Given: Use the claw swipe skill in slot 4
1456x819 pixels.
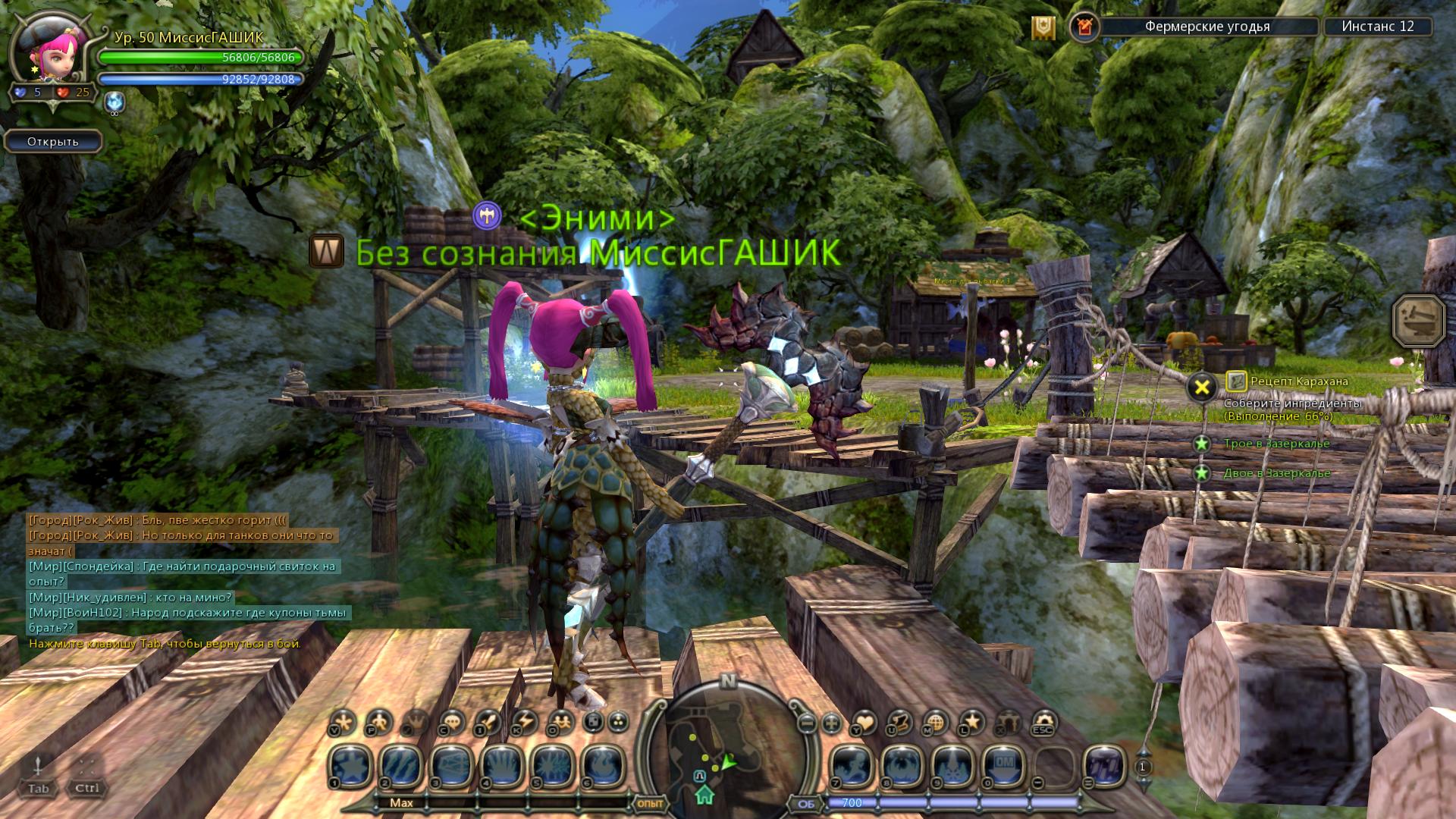Looking at the screenshot, I should click(x=502, y=764).
